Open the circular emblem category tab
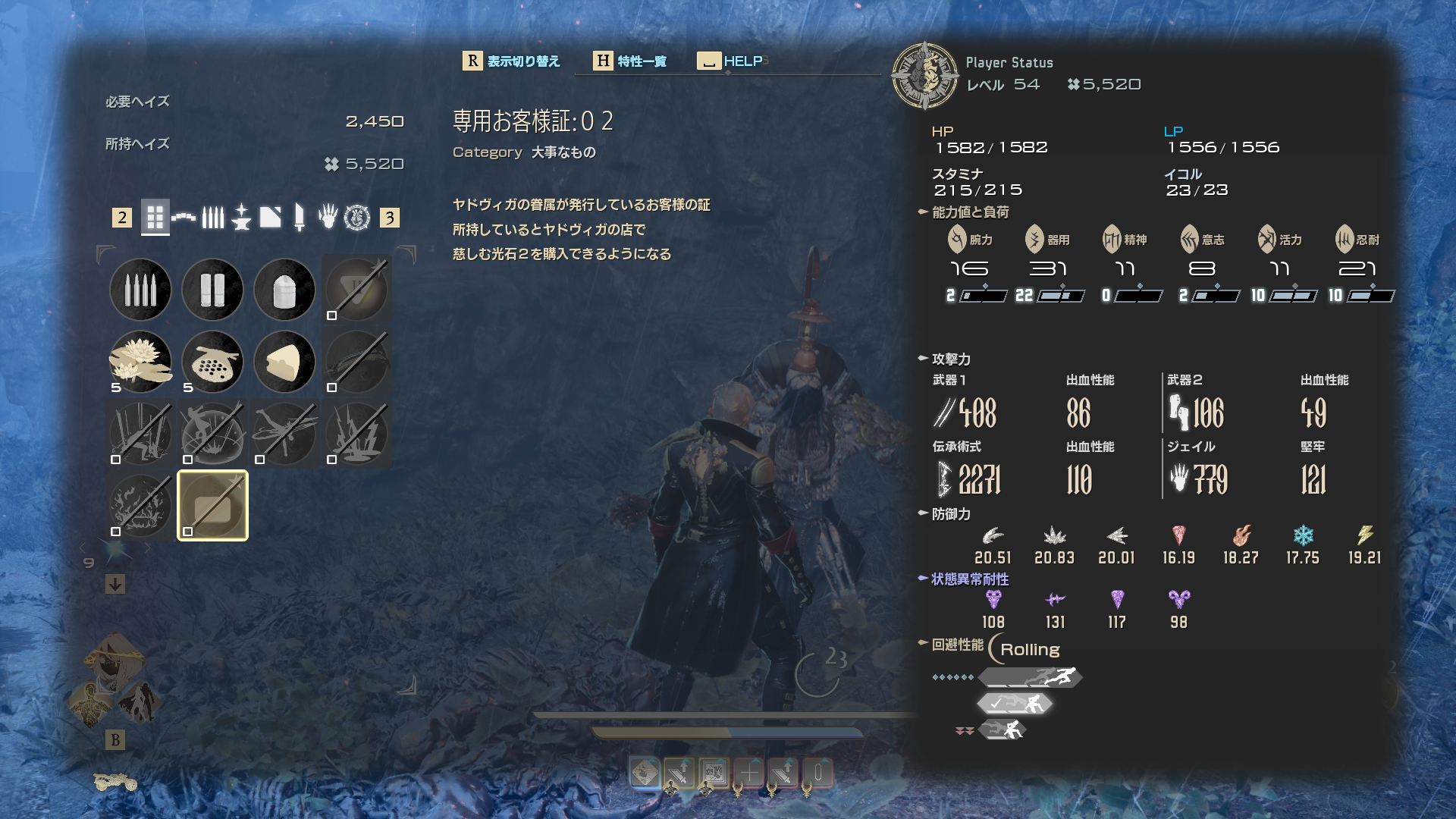The width and height of the screenshot is (1456, 819). [357, 218]
